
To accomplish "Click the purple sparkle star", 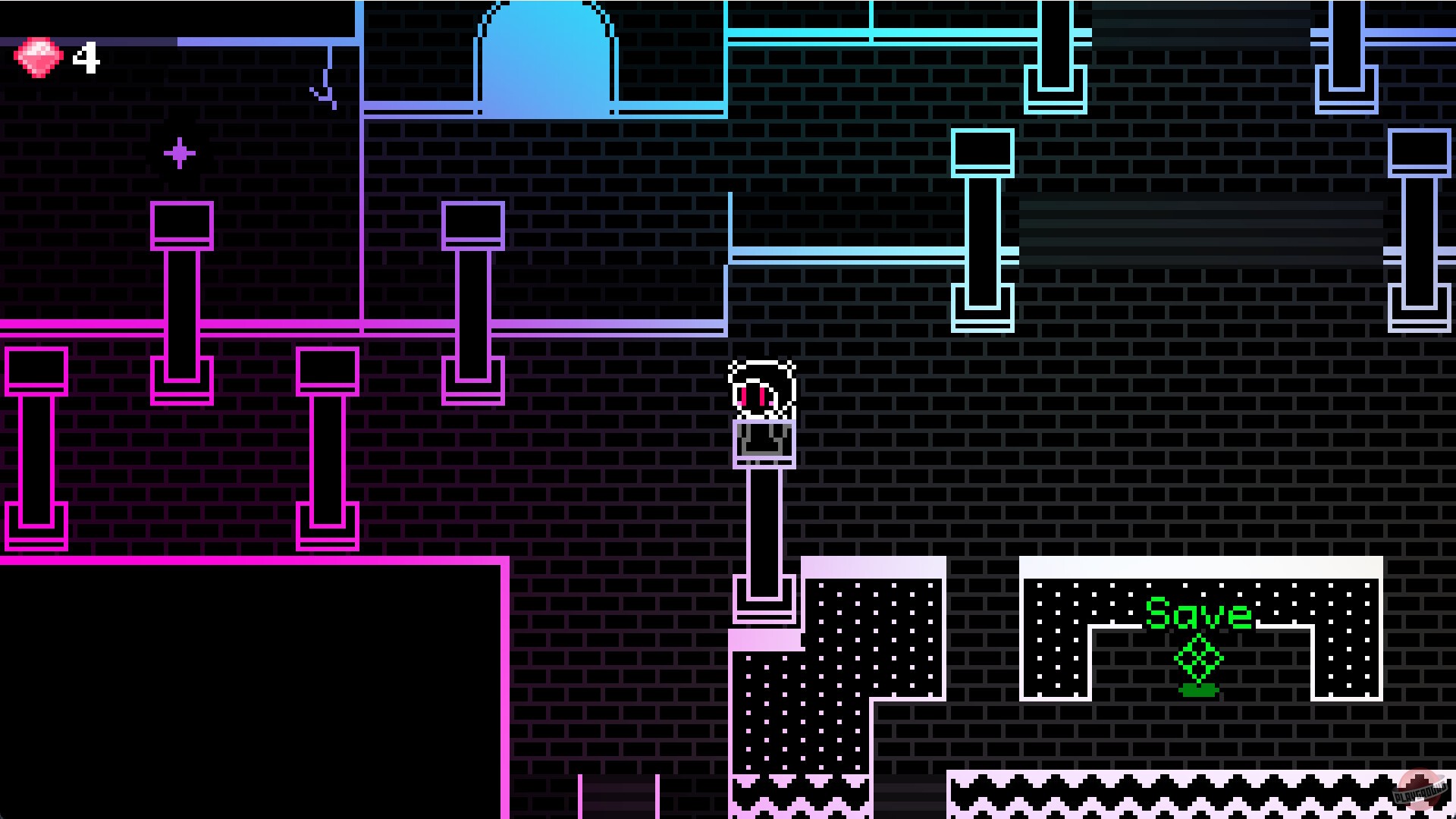I will click(180, 153).
